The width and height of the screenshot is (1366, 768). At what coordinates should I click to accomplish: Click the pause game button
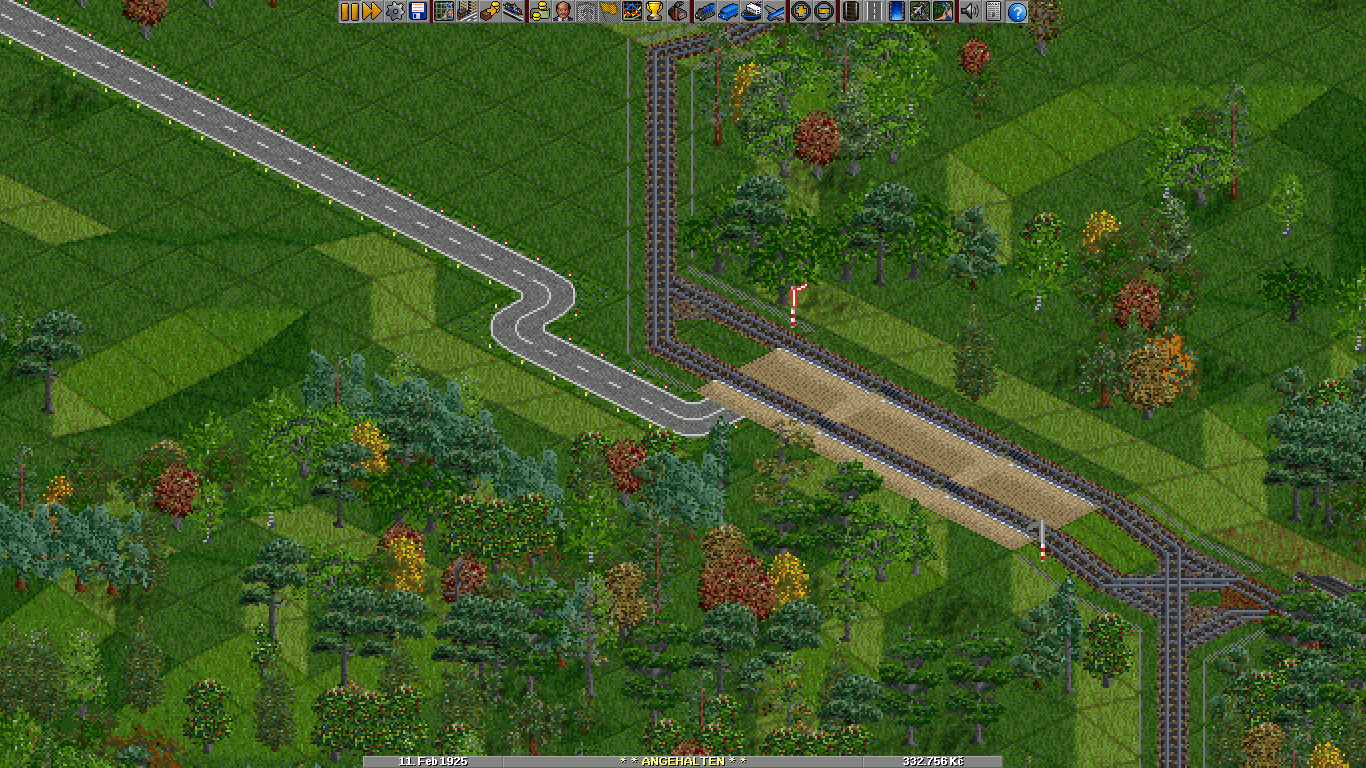point(349,12)
